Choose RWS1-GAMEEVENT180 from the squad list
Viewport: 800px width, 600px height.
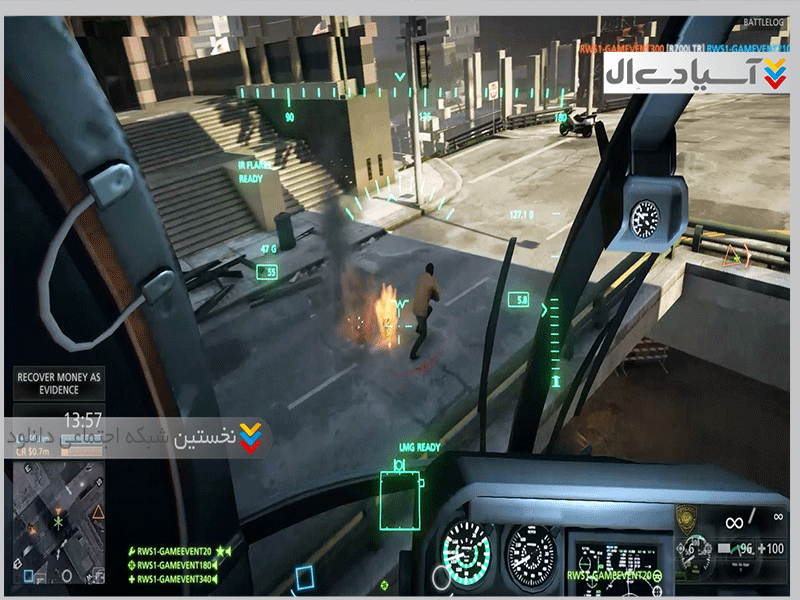(173, 565)
